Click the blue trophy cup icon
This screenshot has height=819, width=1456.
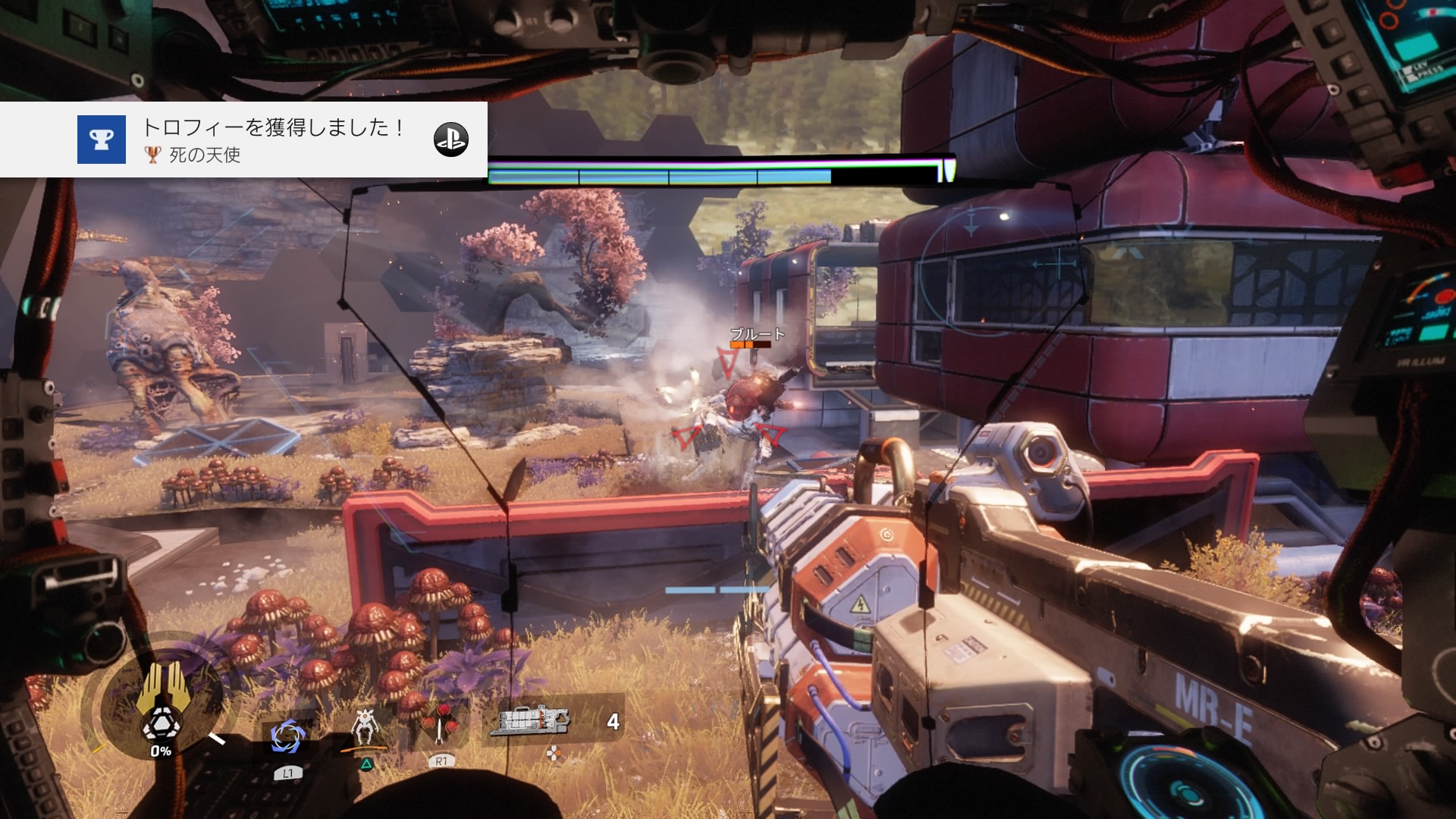tap(102, 140)
